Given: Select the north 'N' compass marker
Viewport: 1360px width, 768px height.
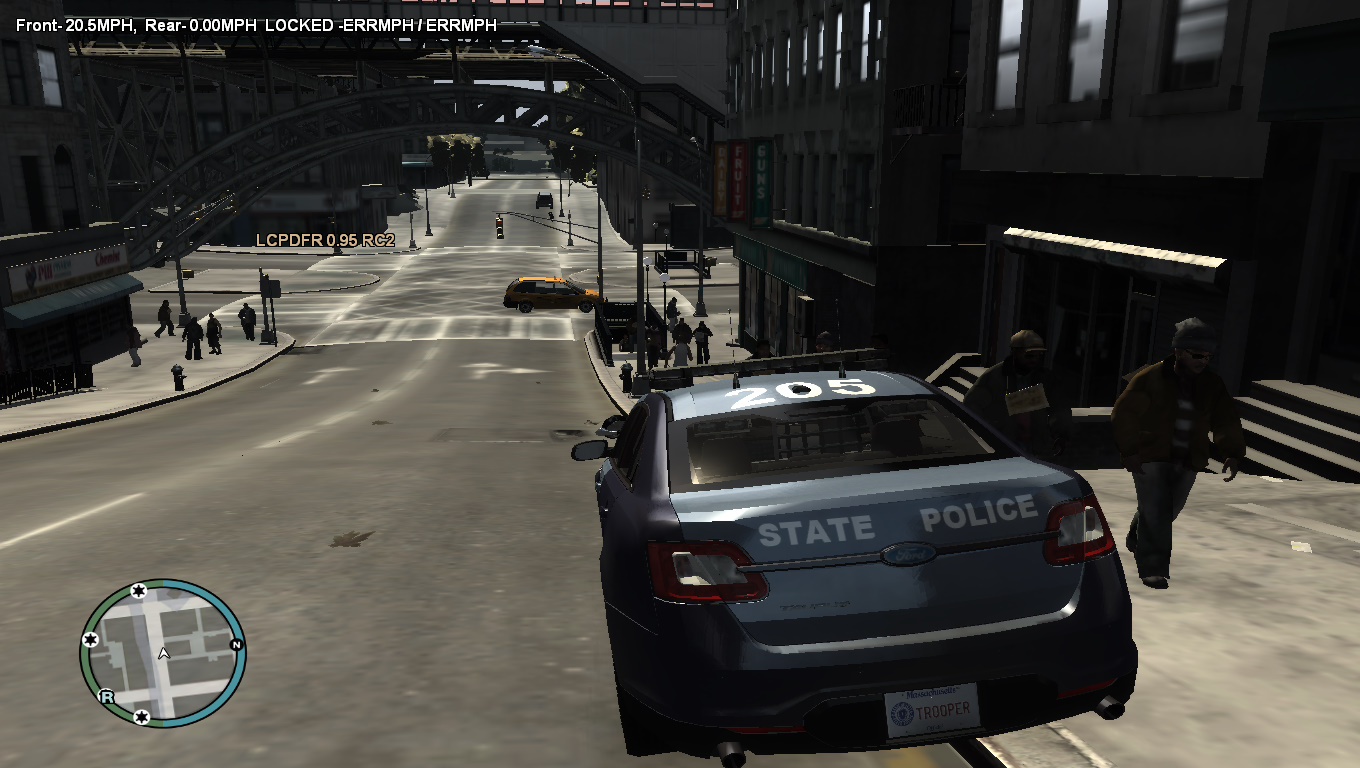Looking at the screenshot, I should pyautogui.click(x=236, y=643).
